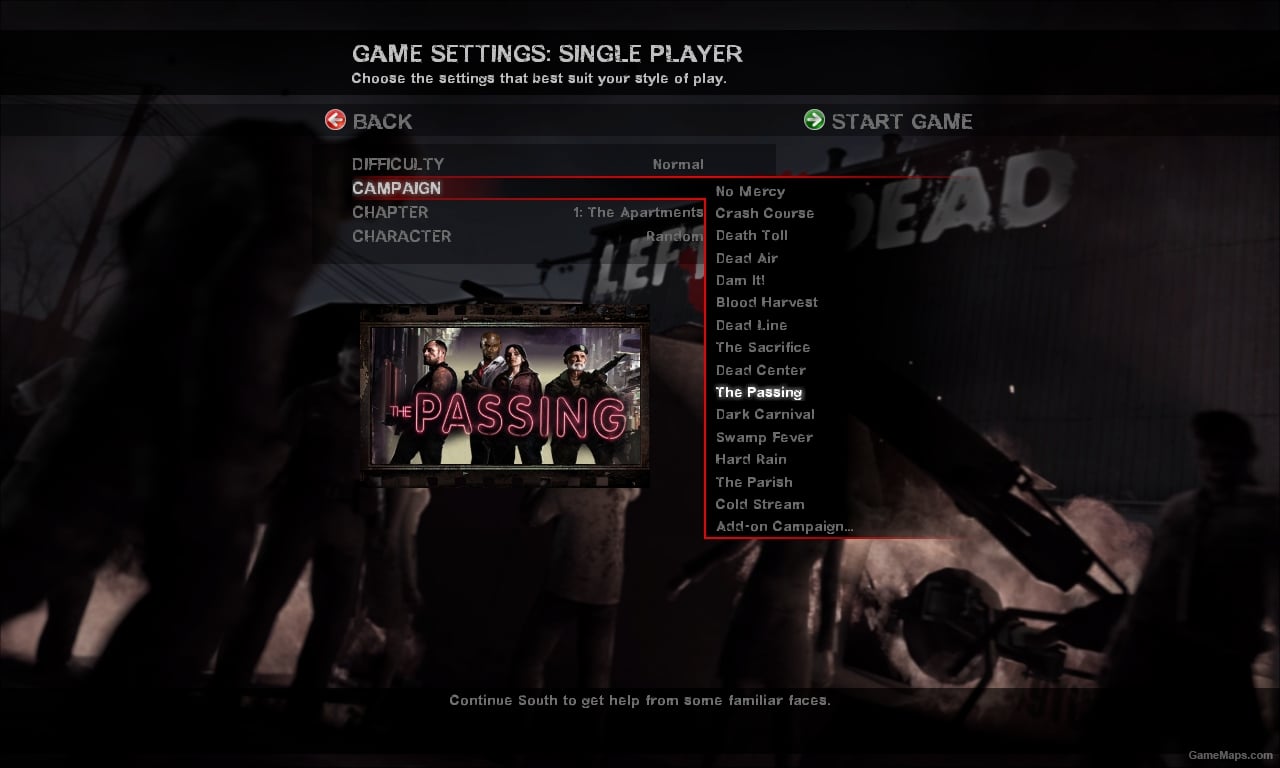The width and height of the screenshot is (1280, 768).
Task: Click the red back arrow icon
Action: [x=336, y=119]
